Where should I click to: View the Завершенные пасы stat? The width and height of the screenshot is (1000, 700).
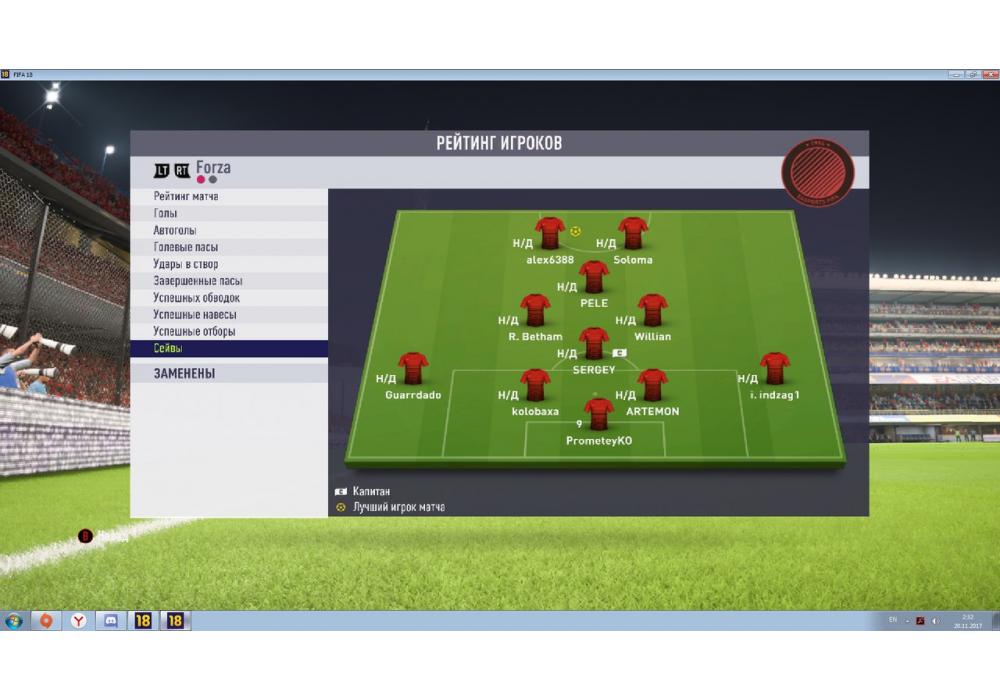[x=198, y=281]
